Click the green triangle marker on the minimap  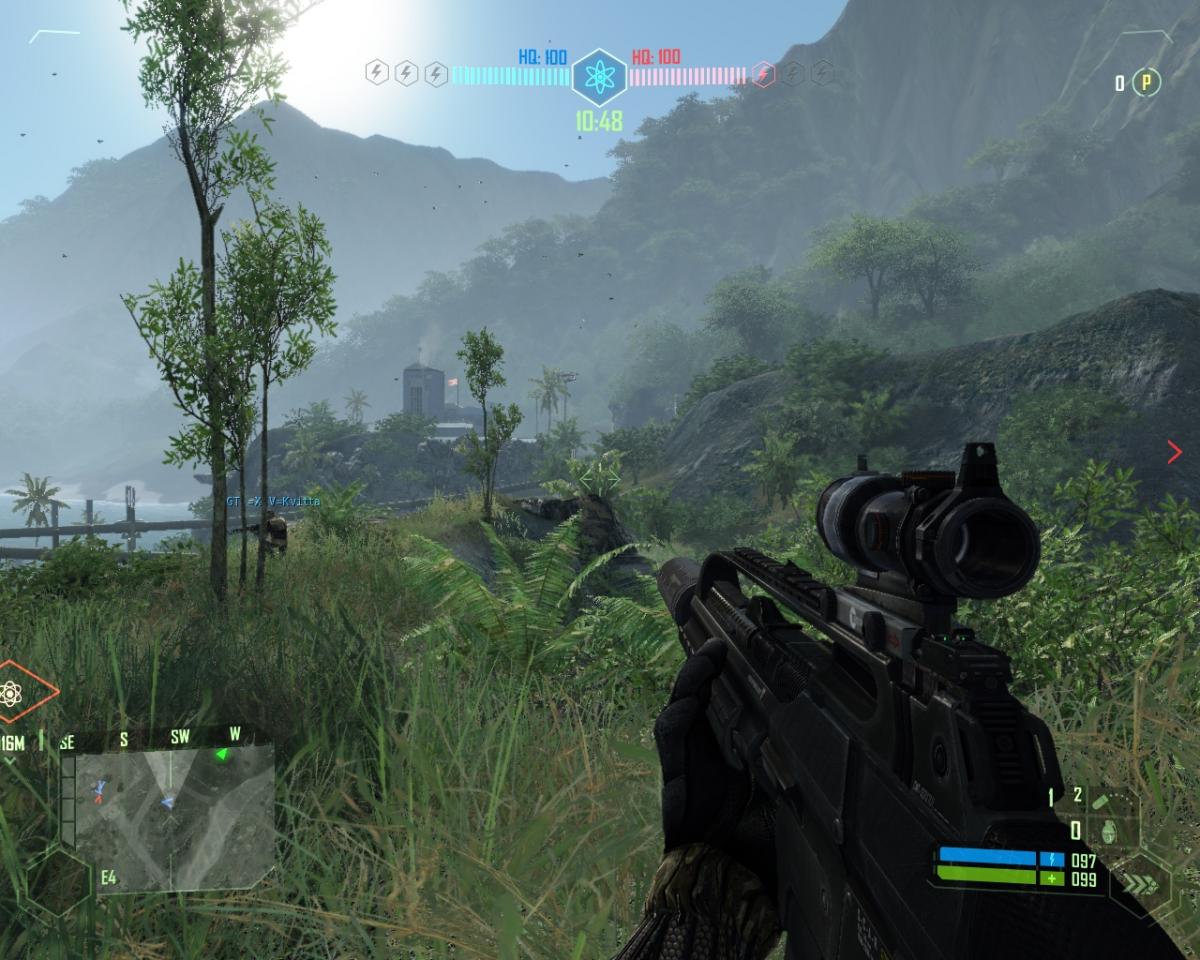pos(222,755)
